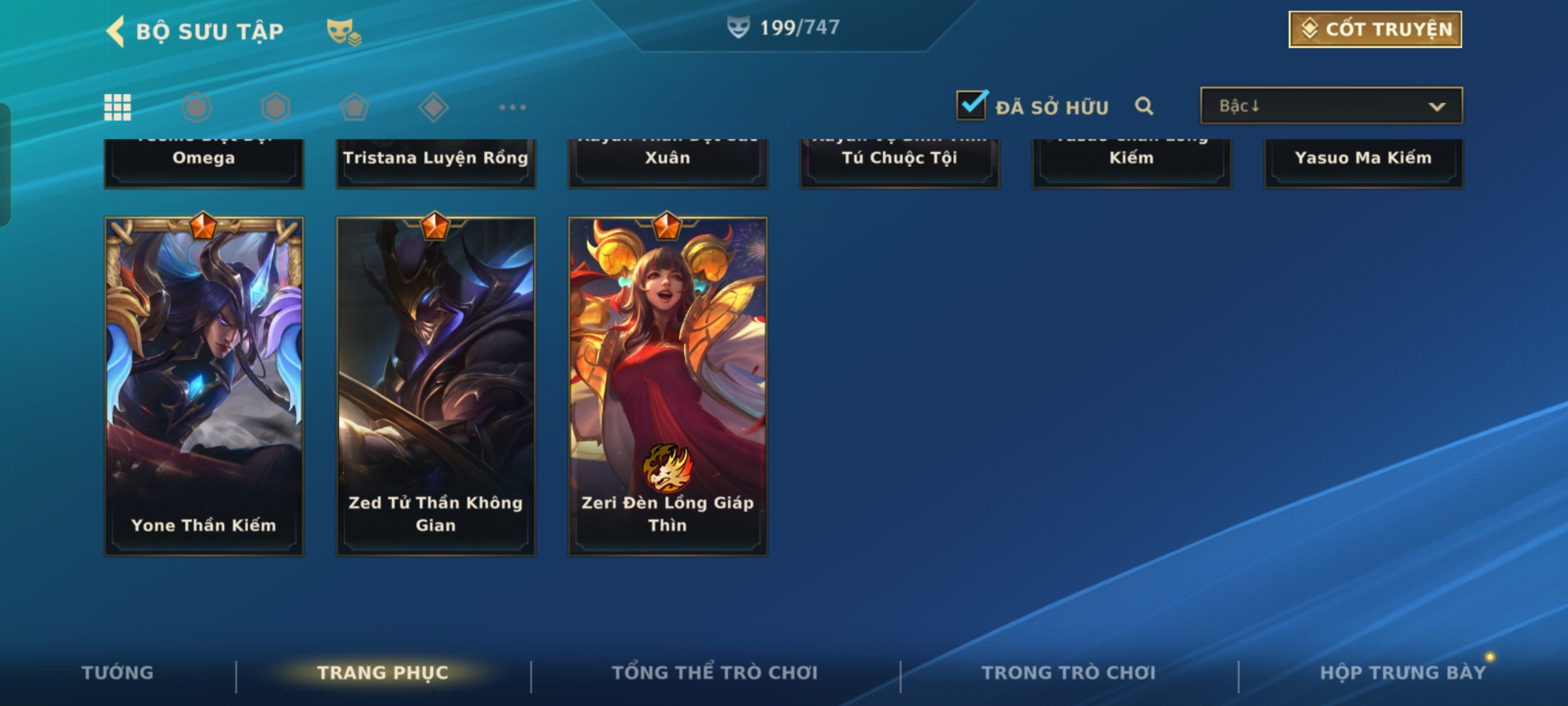Filter skins by the pentagon rarity icon
1568x706 pixels.
click(x=355, y=107)
